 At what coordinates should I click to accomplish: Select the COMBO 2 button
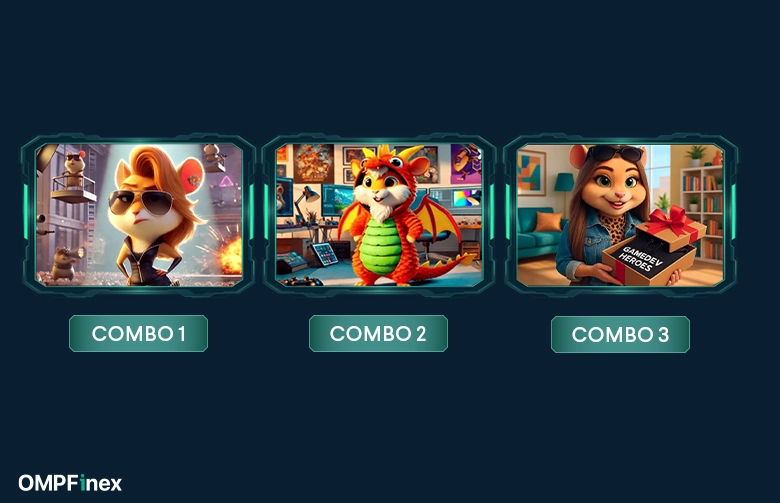378,334
